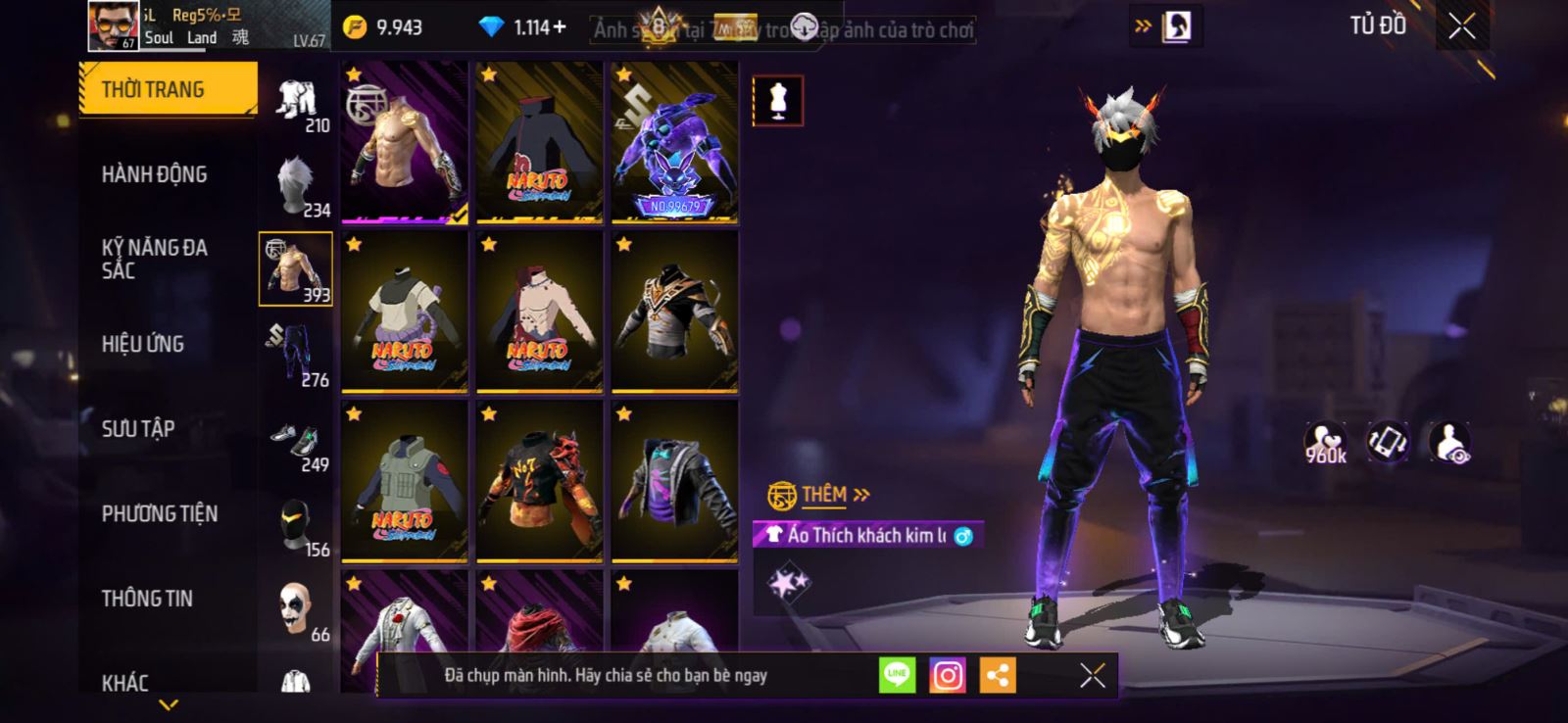Select the Hiệu Ứng tab
This screenshot has height=723, width=1568.
point(143,344)
